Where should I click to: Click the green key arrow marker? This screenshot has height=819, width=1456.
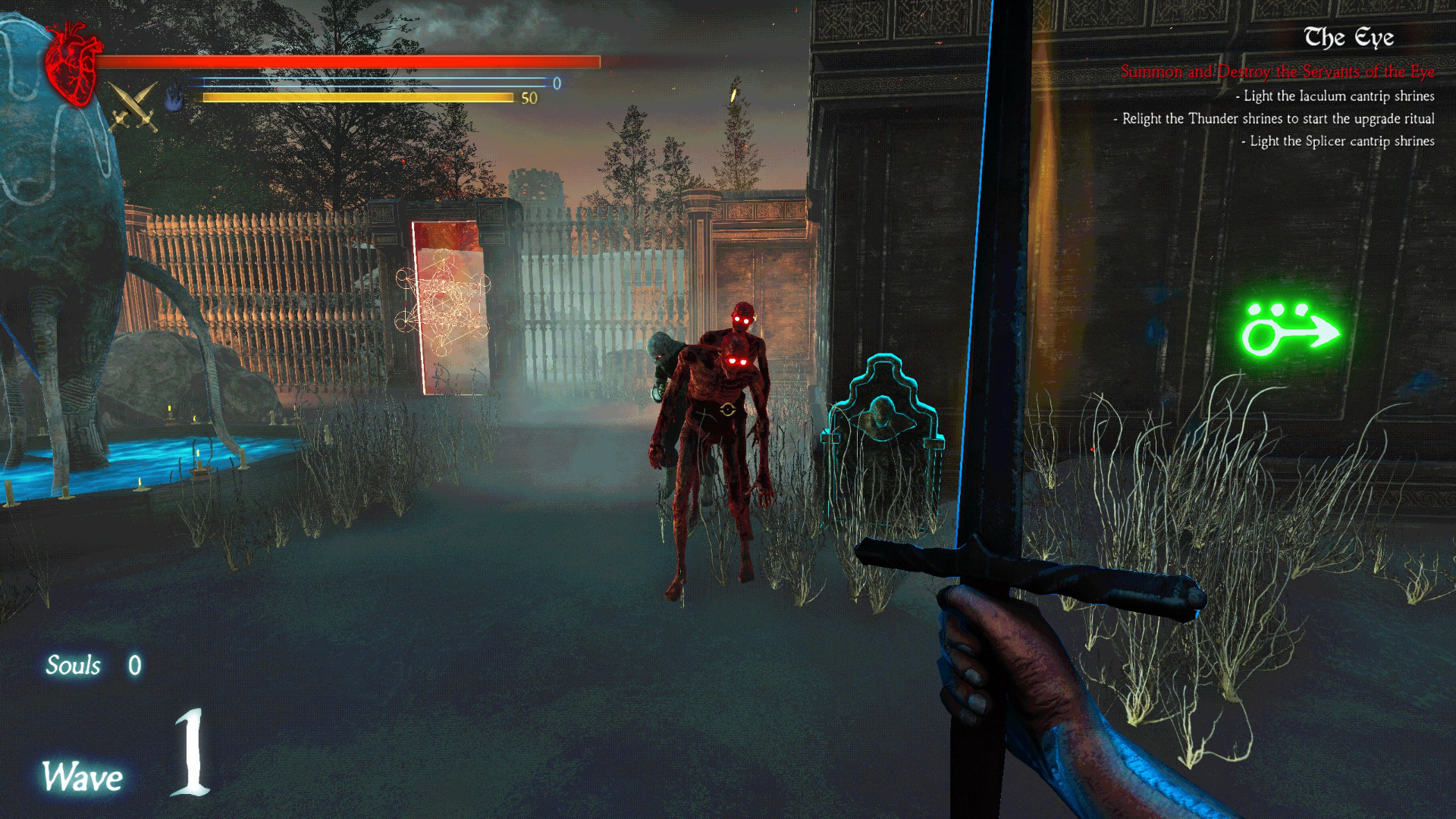click(1288, 331)
